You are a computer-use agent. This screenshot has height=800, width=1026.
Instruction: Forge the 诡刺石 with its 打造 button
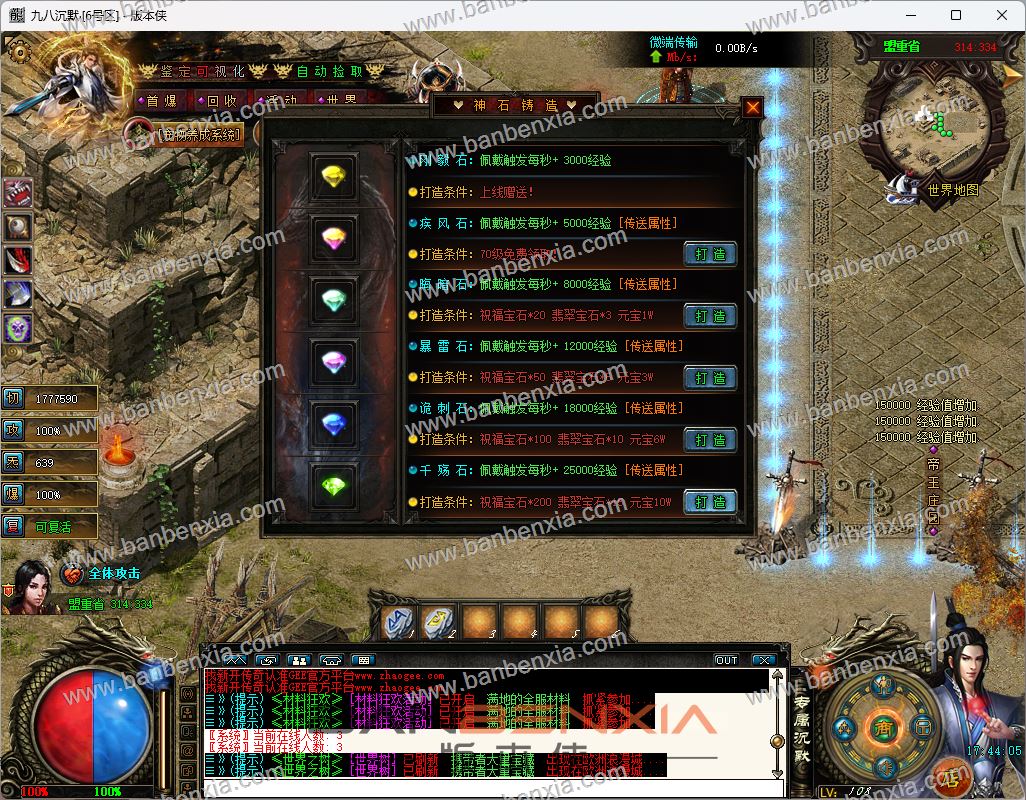pyautogui.click(x=710, y=440)
